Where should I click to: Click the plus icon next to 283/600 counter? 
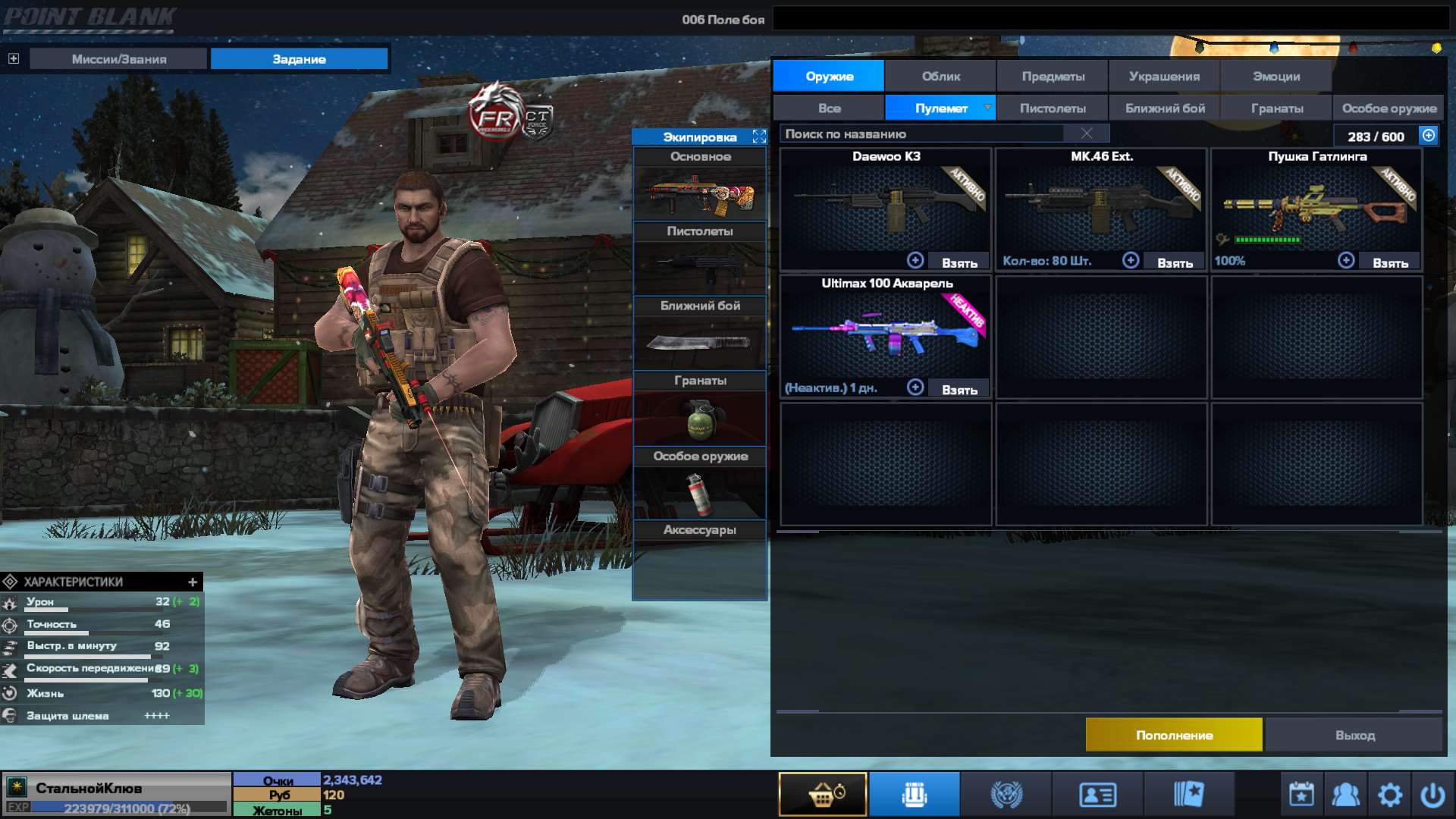[1427, 136]
